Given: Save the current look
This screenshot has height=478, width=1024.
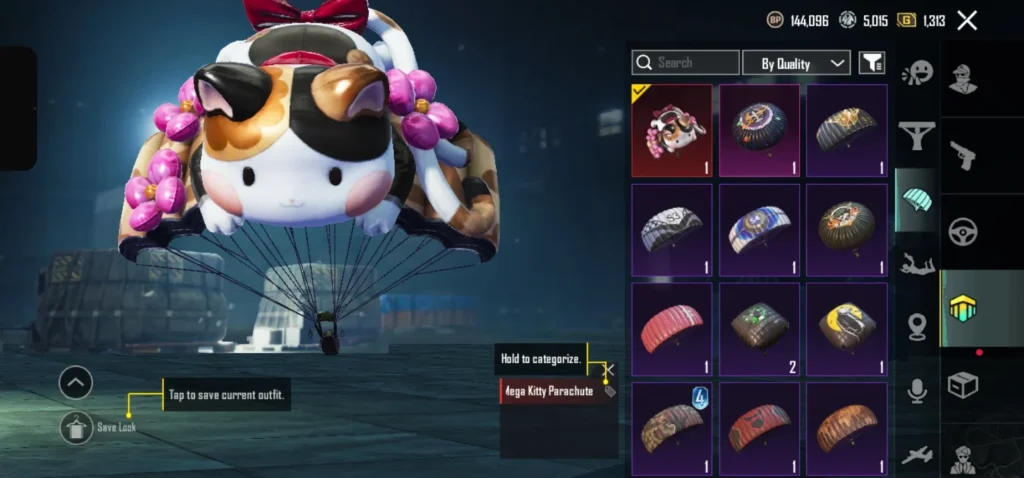Looking at the screenshot, I should [x=76, y=428].
